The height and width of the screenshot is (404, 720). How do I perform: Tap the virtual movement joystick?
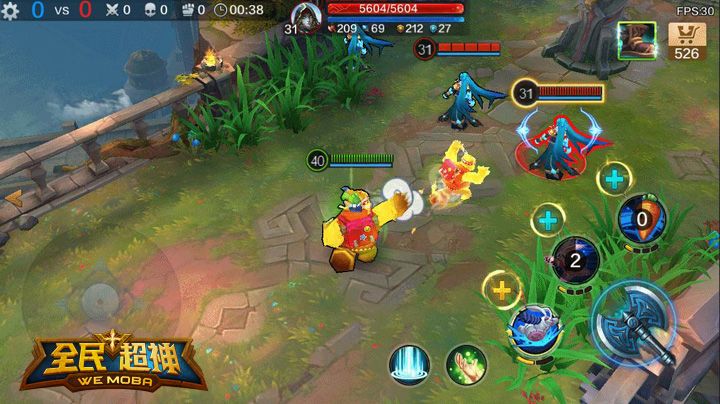point(99,298)
